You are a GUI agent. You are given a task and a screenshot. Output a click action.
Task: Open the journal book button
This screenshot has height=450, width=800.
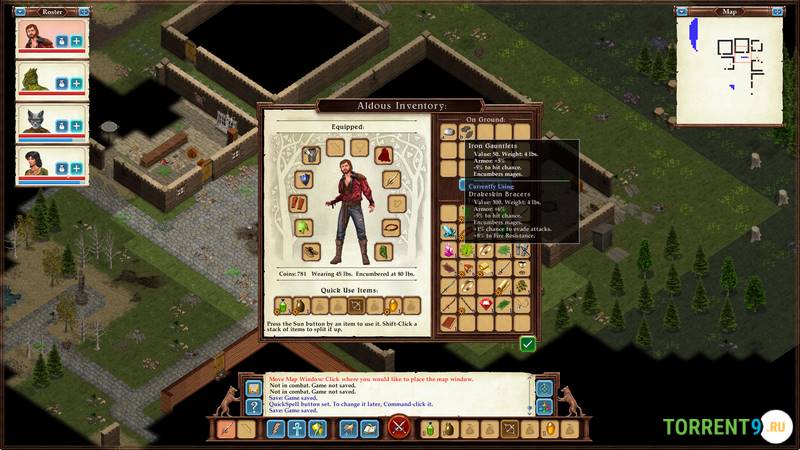pos(368,429)
